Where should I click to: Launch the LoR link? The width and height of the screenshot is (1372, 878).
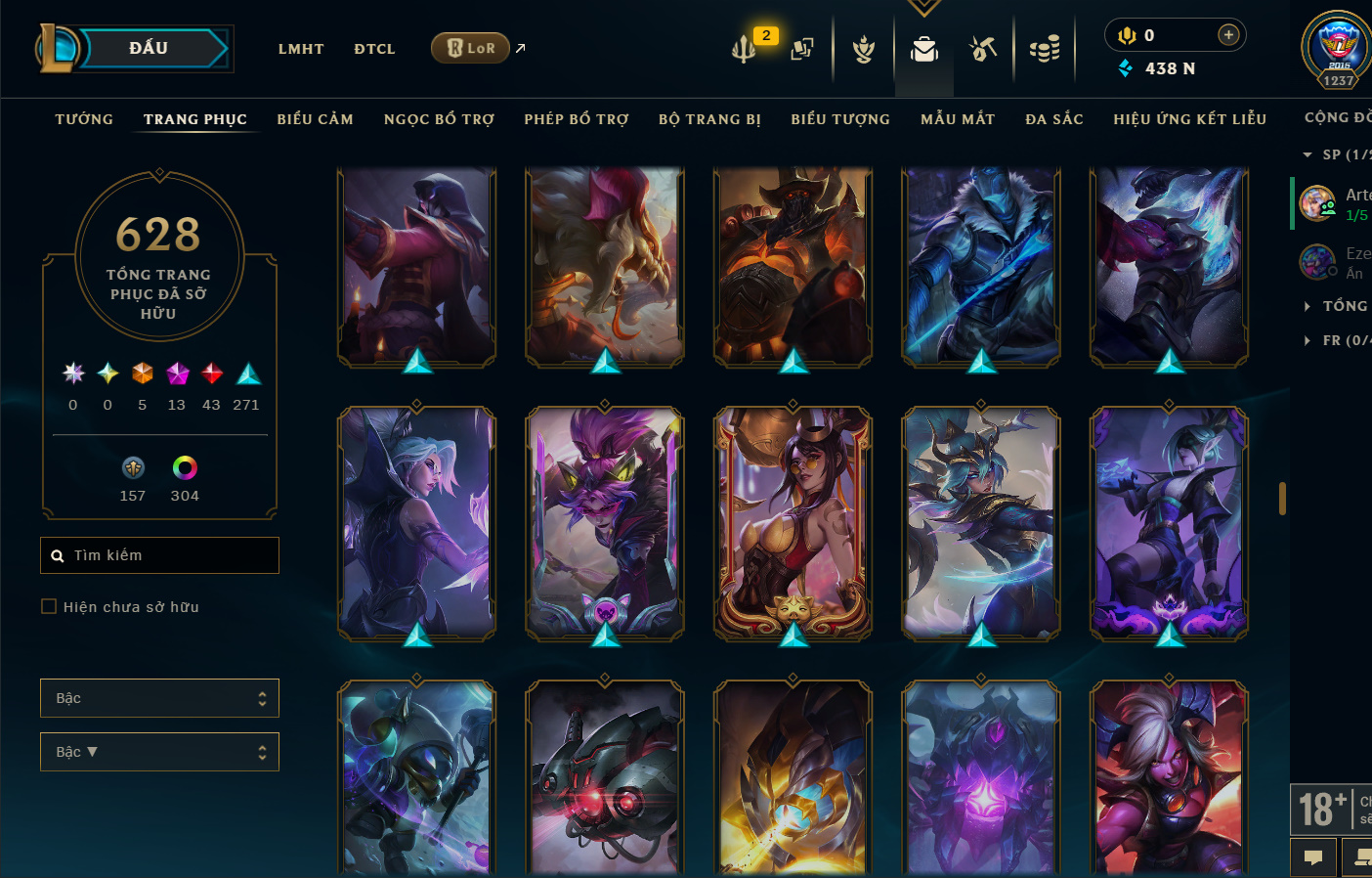(471, 48)
